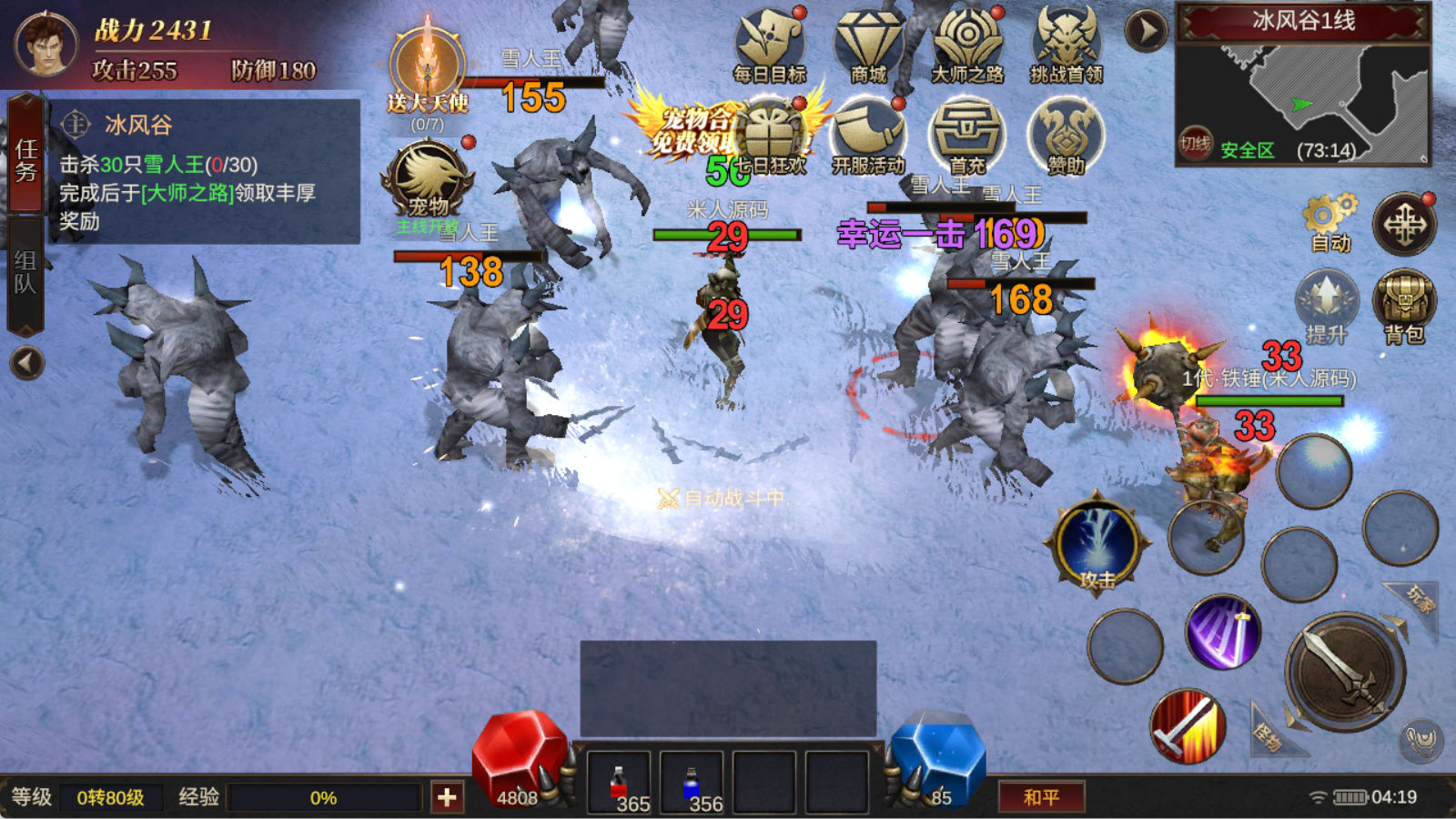This screenshot has width=1456, height=819.
Task: Switch to the 组队 team tab
Action: pos(25,273)
